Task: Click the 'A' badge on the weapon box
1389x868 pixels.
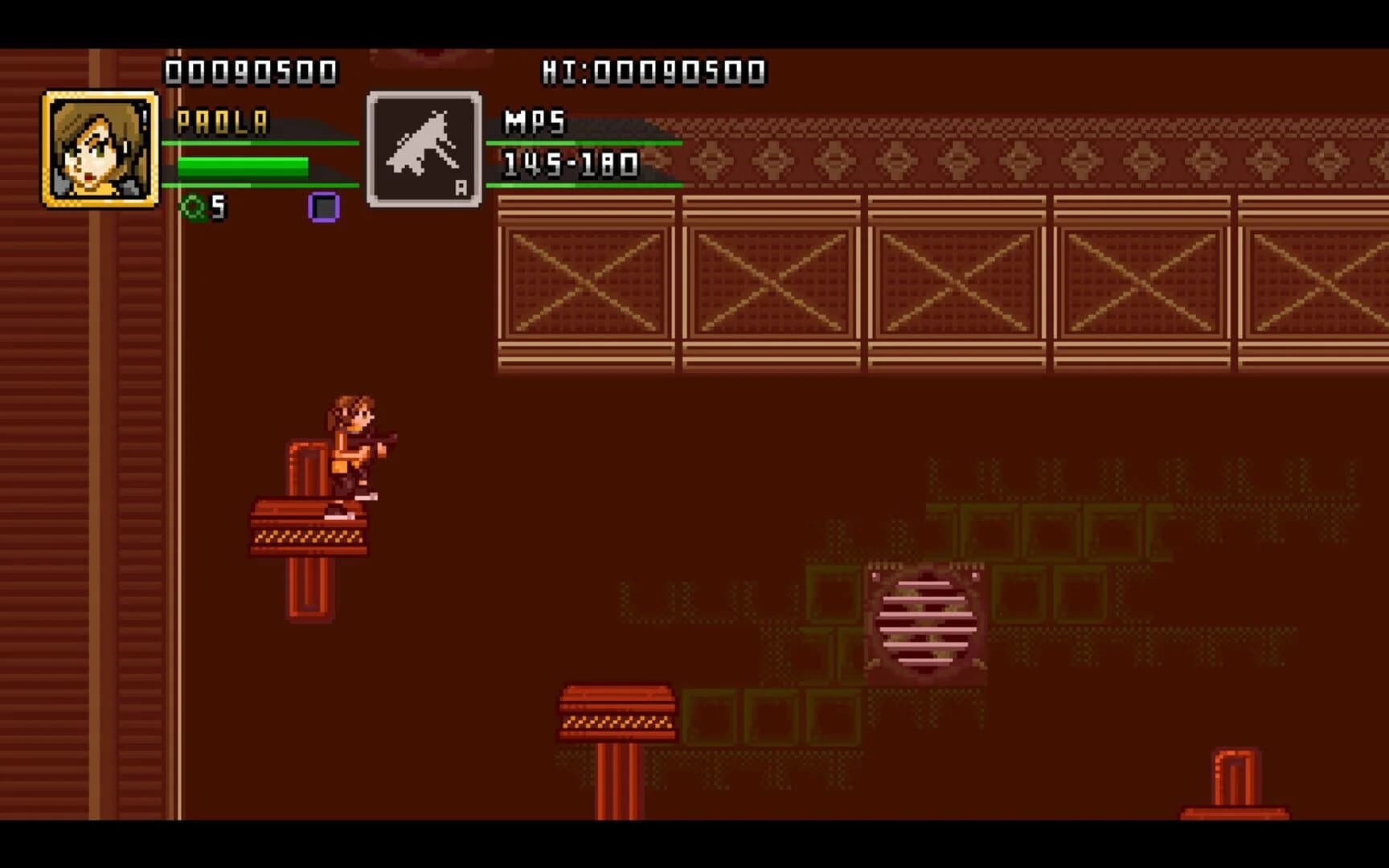Action: (x=463, y=187)
